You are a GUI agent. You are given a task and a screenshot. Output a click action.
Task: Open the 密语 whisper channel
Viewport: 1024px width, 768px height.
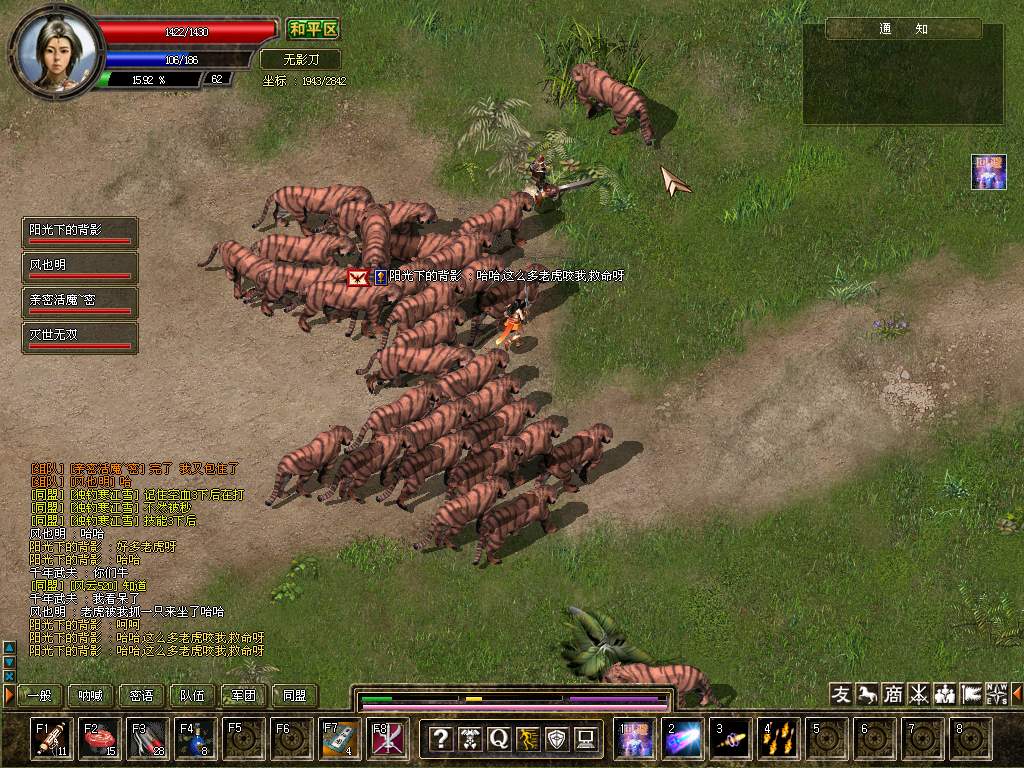142,695
